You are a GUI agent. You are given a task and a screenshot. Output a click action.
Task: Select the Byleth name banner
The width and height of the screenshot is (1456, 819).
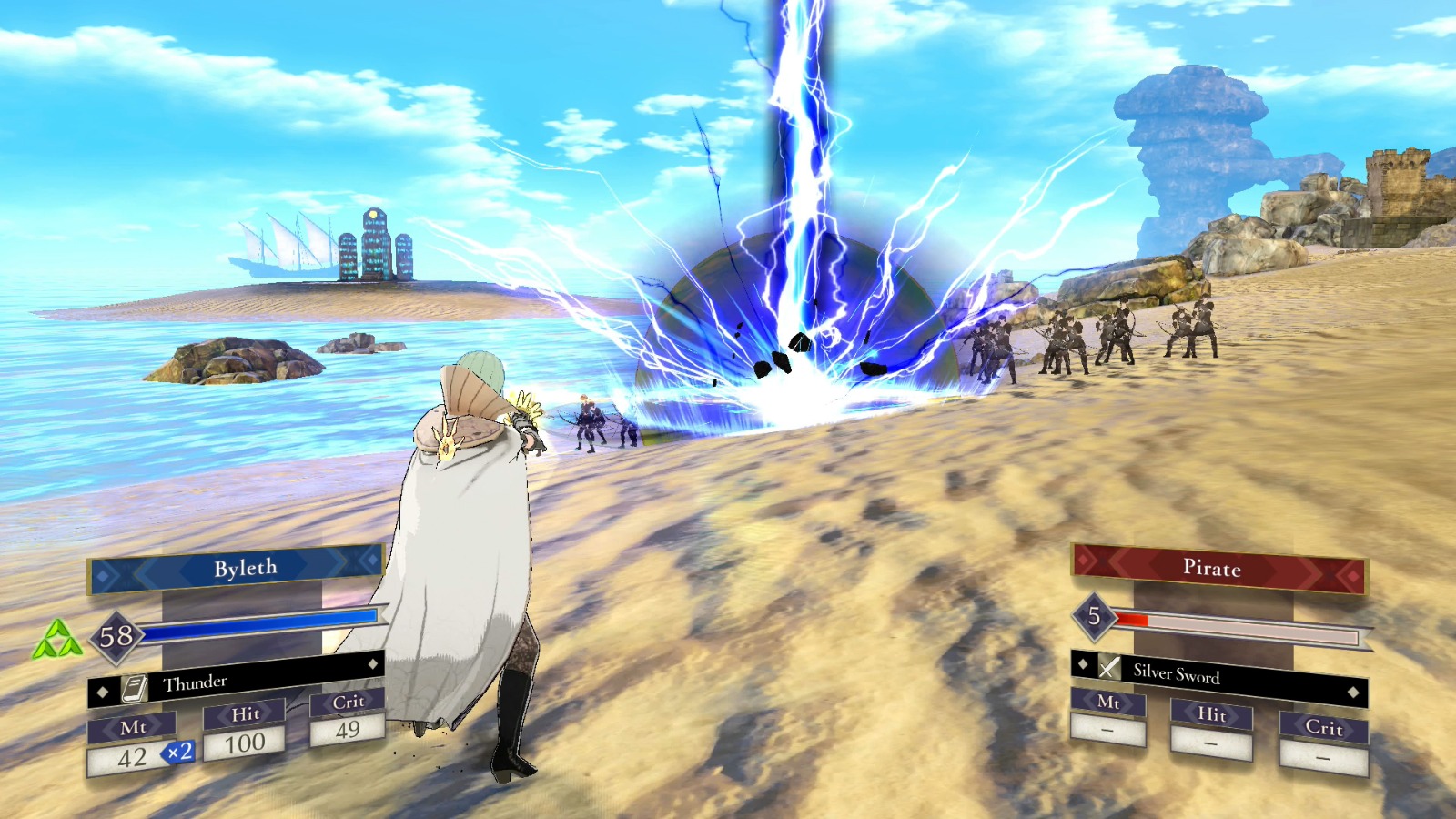[x=245, y=567]
